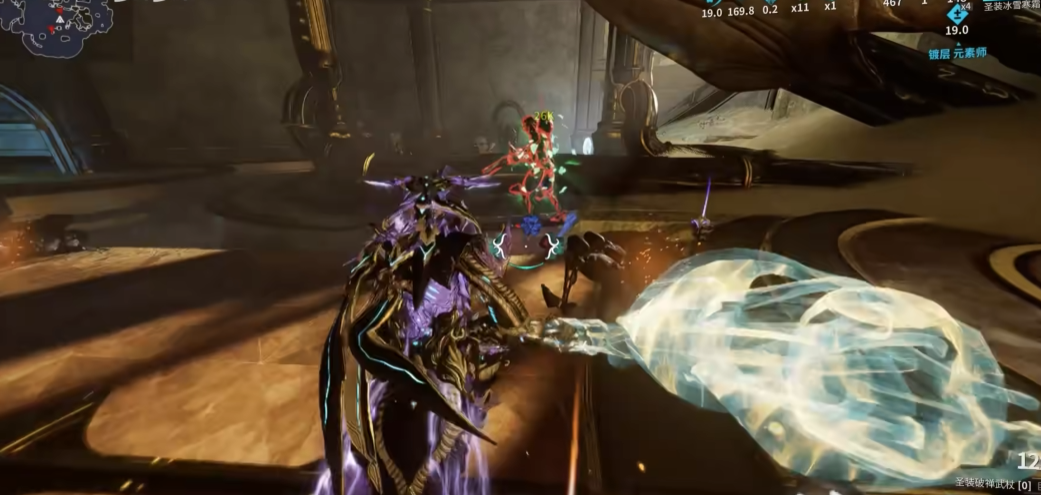Click the white player arrow on the minimap
This screenshot has height=495, width=1041.
tap(60, 19)
